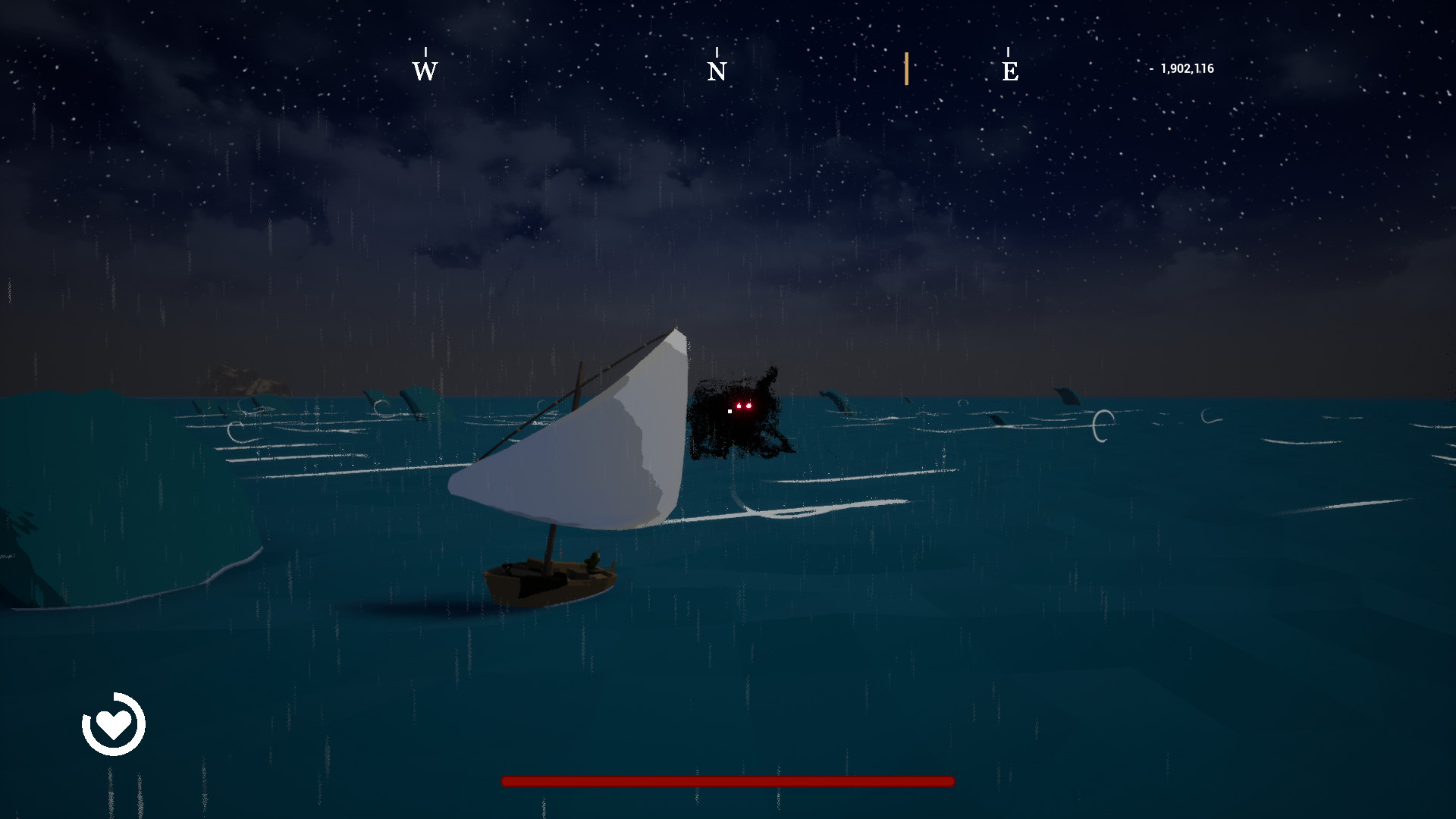1456x819 pixels.
Task: Click the minus sign before the distance counter
Action: (x=1153, y=68)
